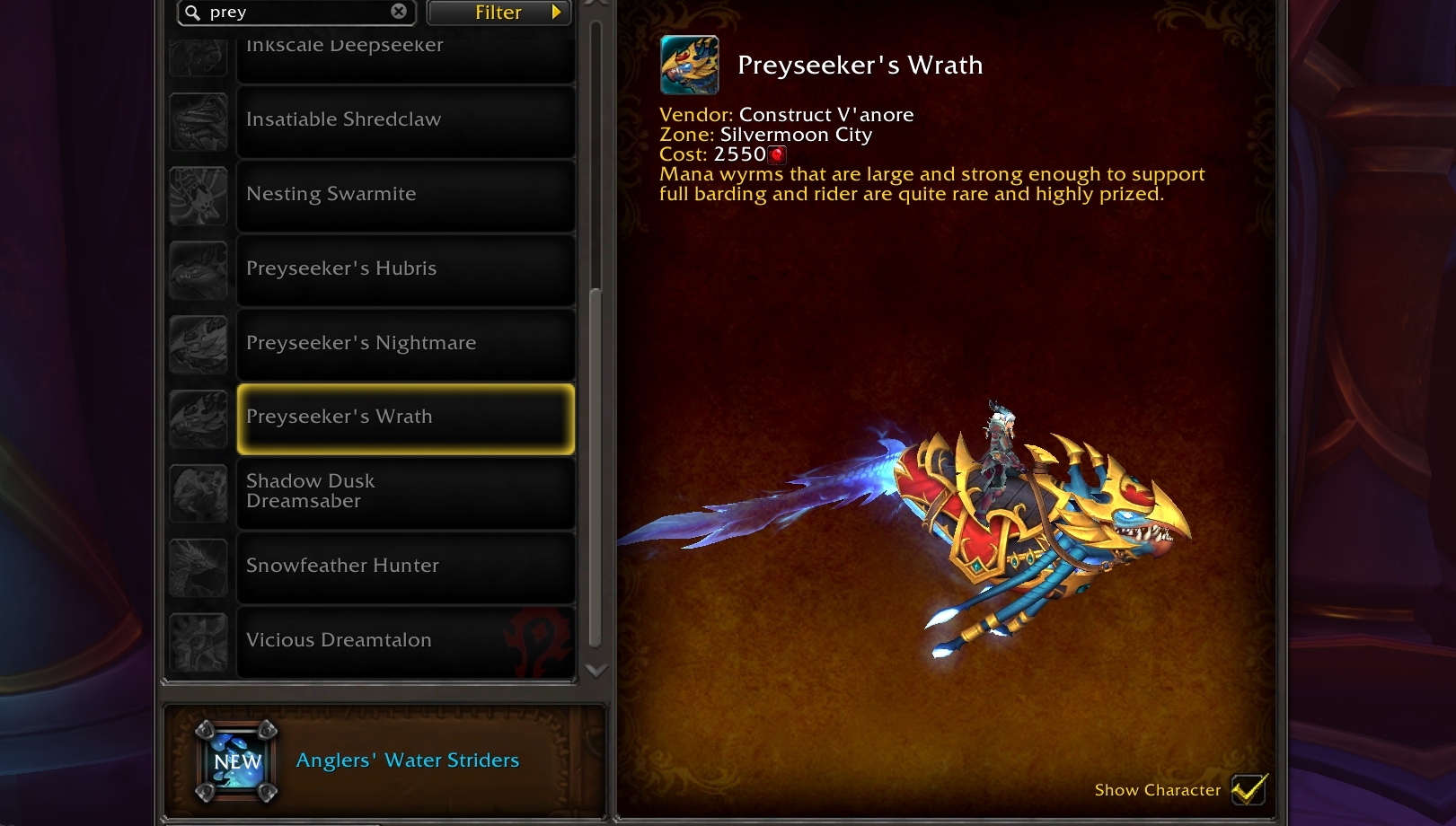The height and width of the screenshot is (826, 1456).
Task: Click the scroll-down arrow of mount list
Action: 596,671
